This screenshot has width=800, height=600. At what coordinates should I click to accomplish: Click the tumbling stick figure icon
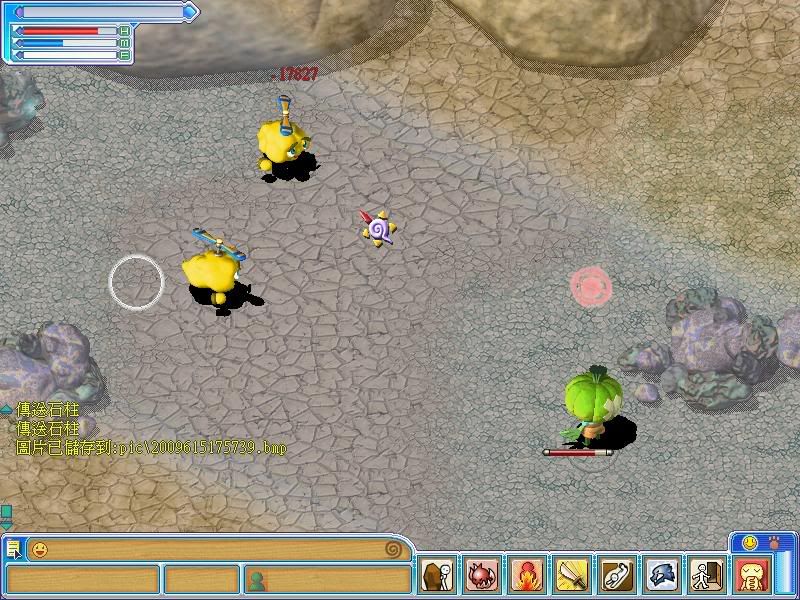(x=617, y=577)
